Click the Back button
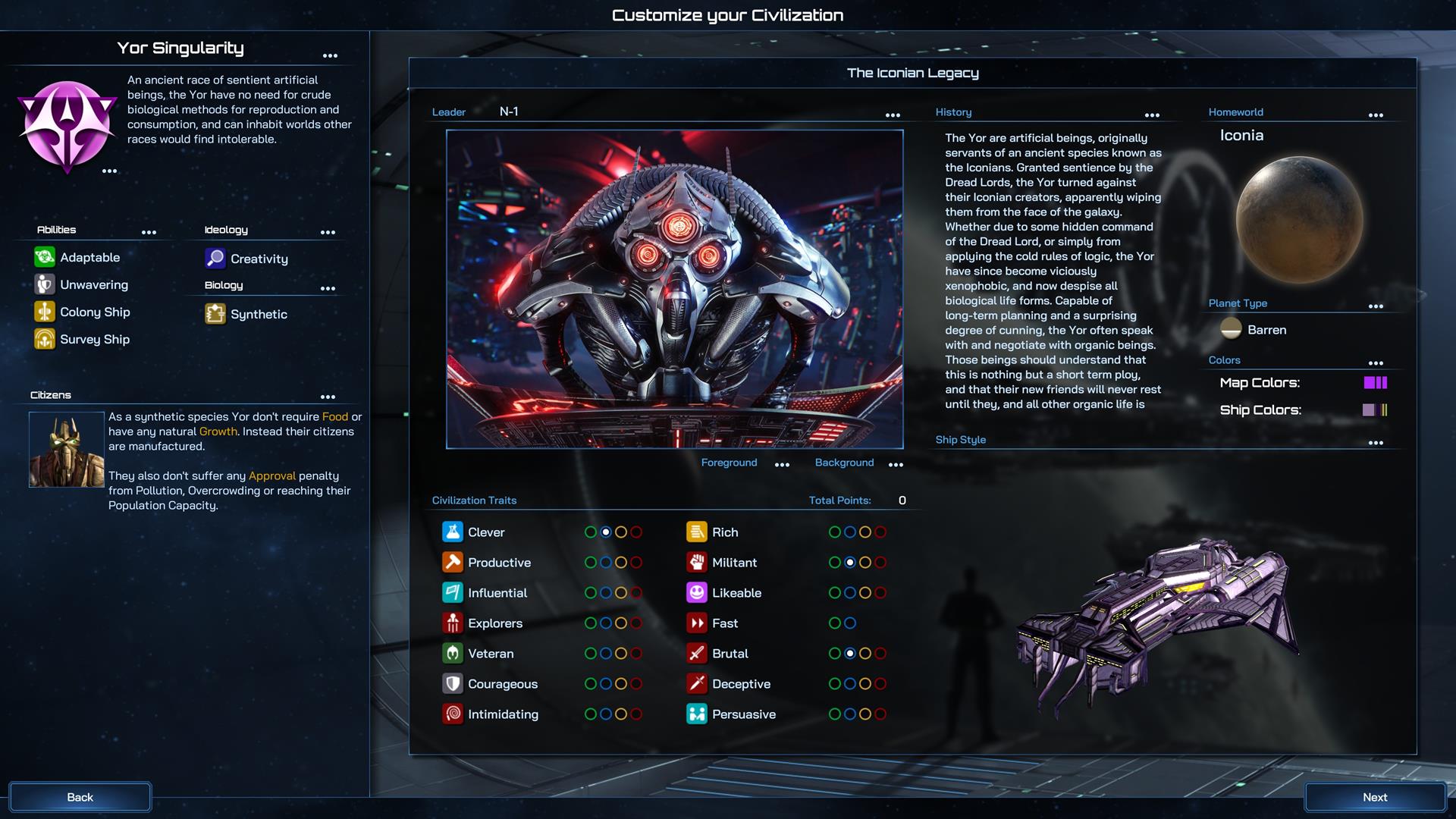The image size is (1456, 819). click(80, 797)
